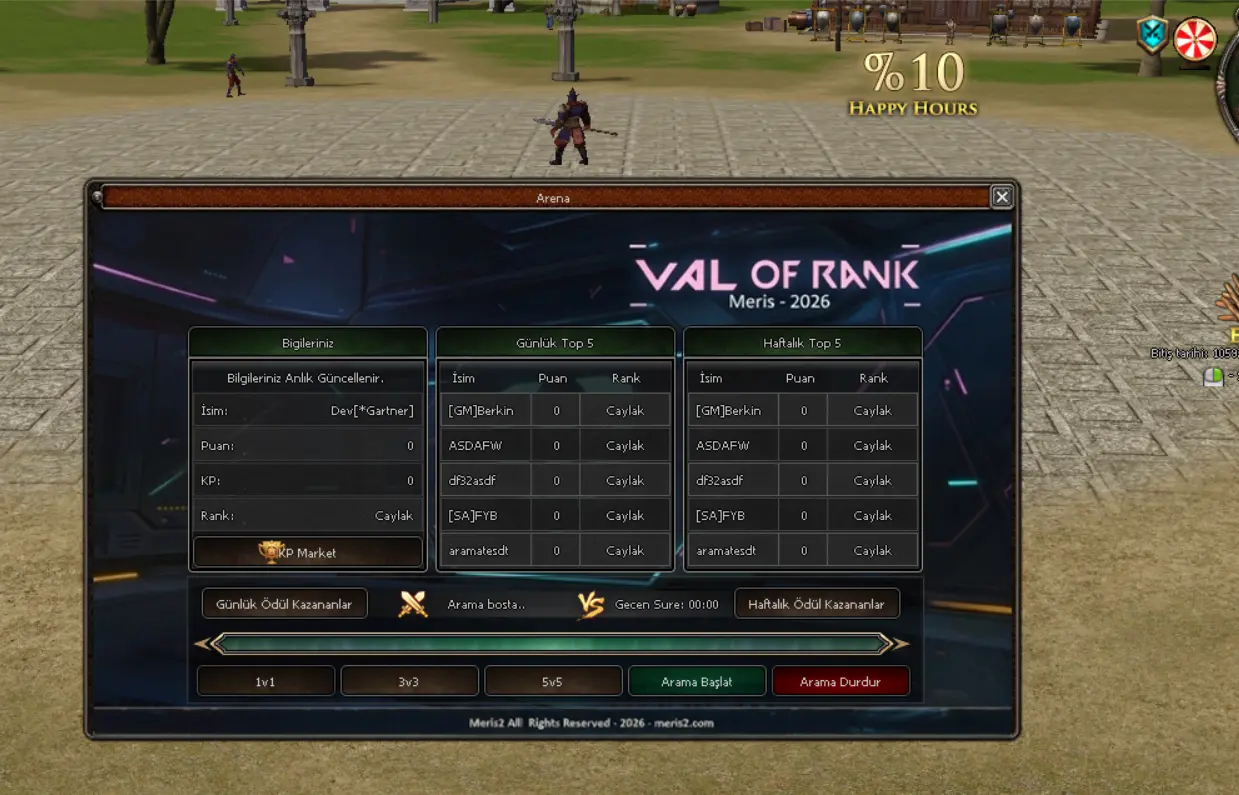
Task: Close the Arena window
Action: point(1001,197)
